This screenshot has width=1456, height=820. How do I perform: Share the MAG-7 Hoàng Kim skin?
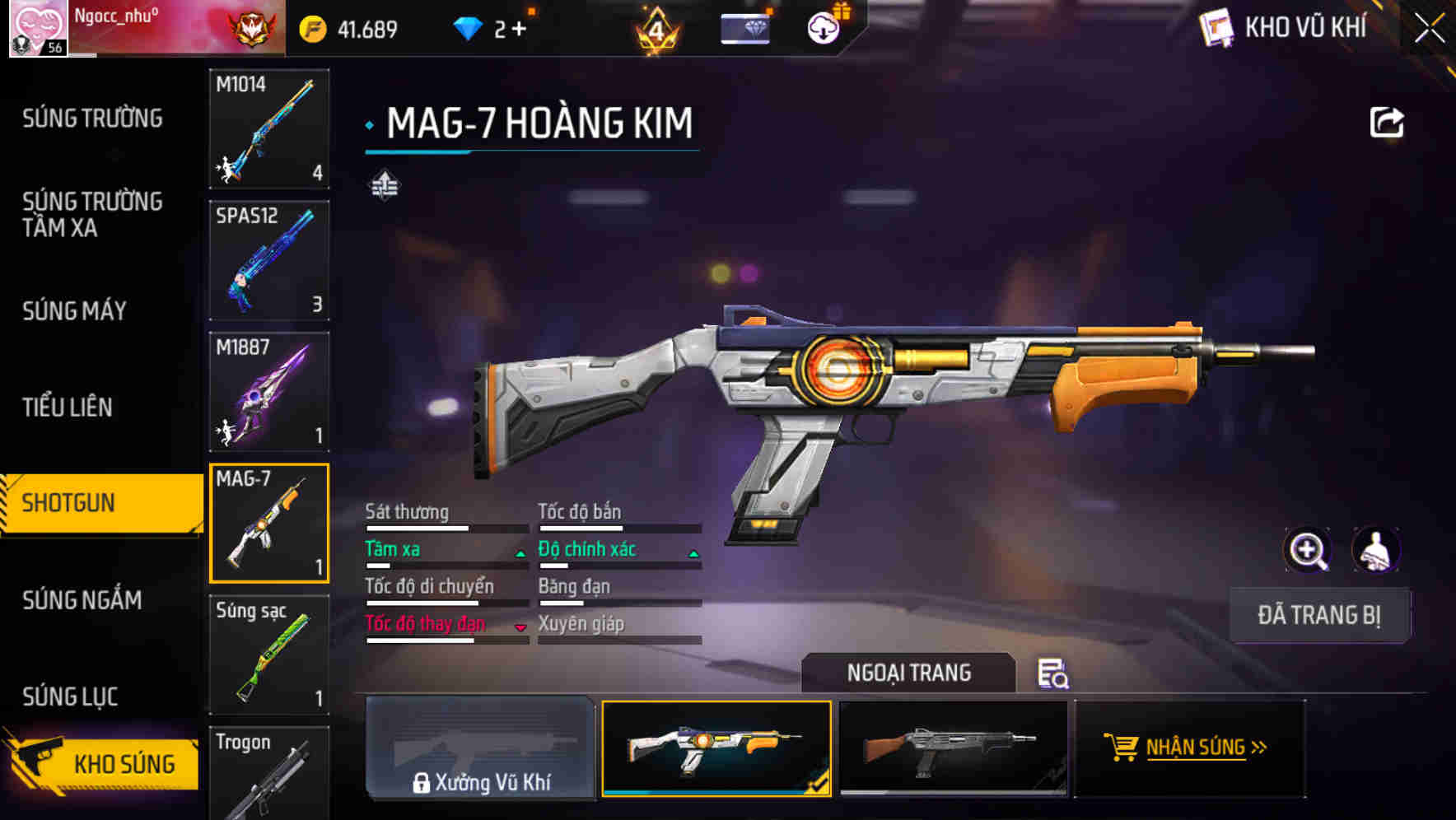click(x=1386, y=123)
